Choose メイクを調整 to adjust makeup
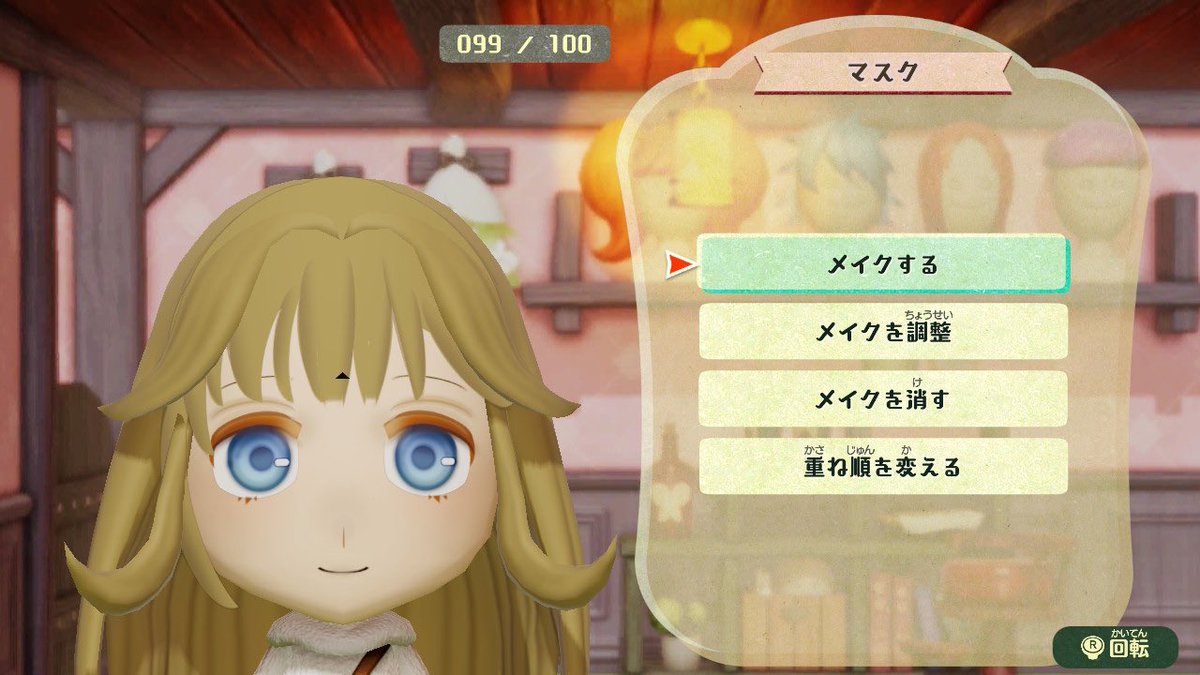1200x675 pixels. pyautogui.click(x=882, y=332)
